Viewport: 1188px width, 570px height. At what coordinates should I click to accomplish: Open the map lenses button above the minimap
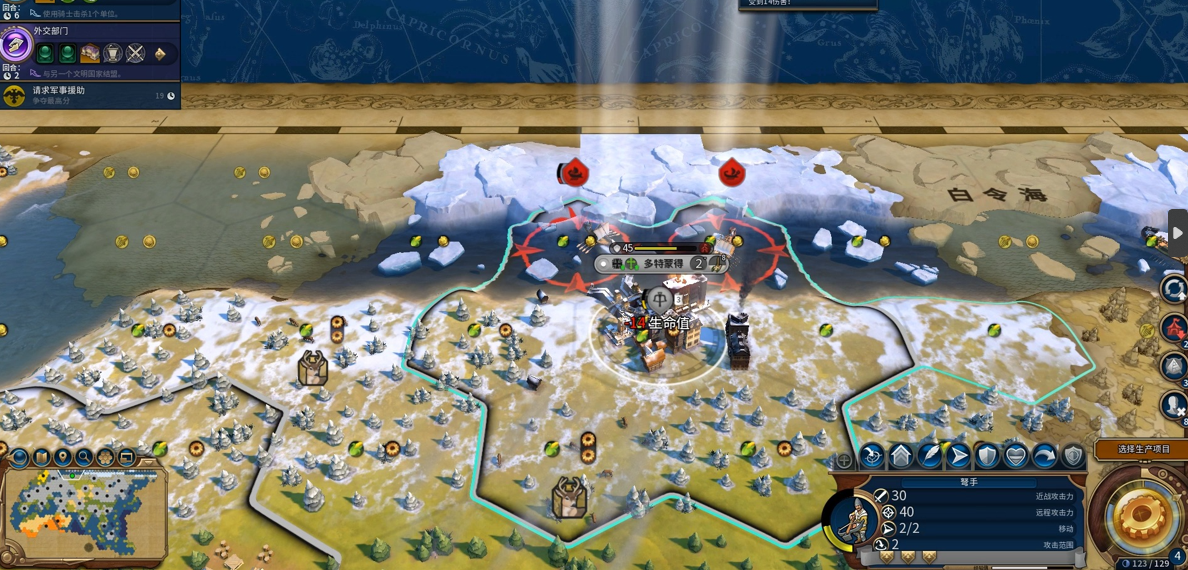(20, 458)
